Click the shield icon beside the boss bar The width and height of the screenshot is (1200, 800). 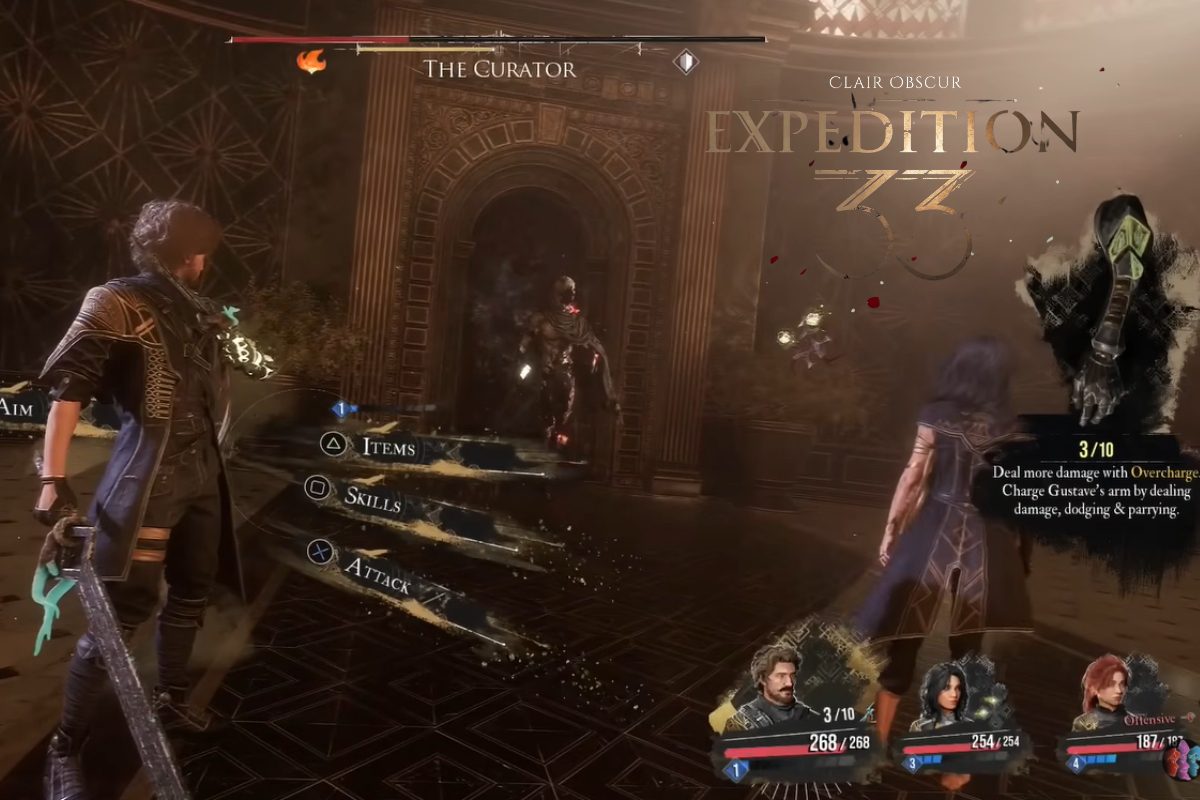point(685,62)
